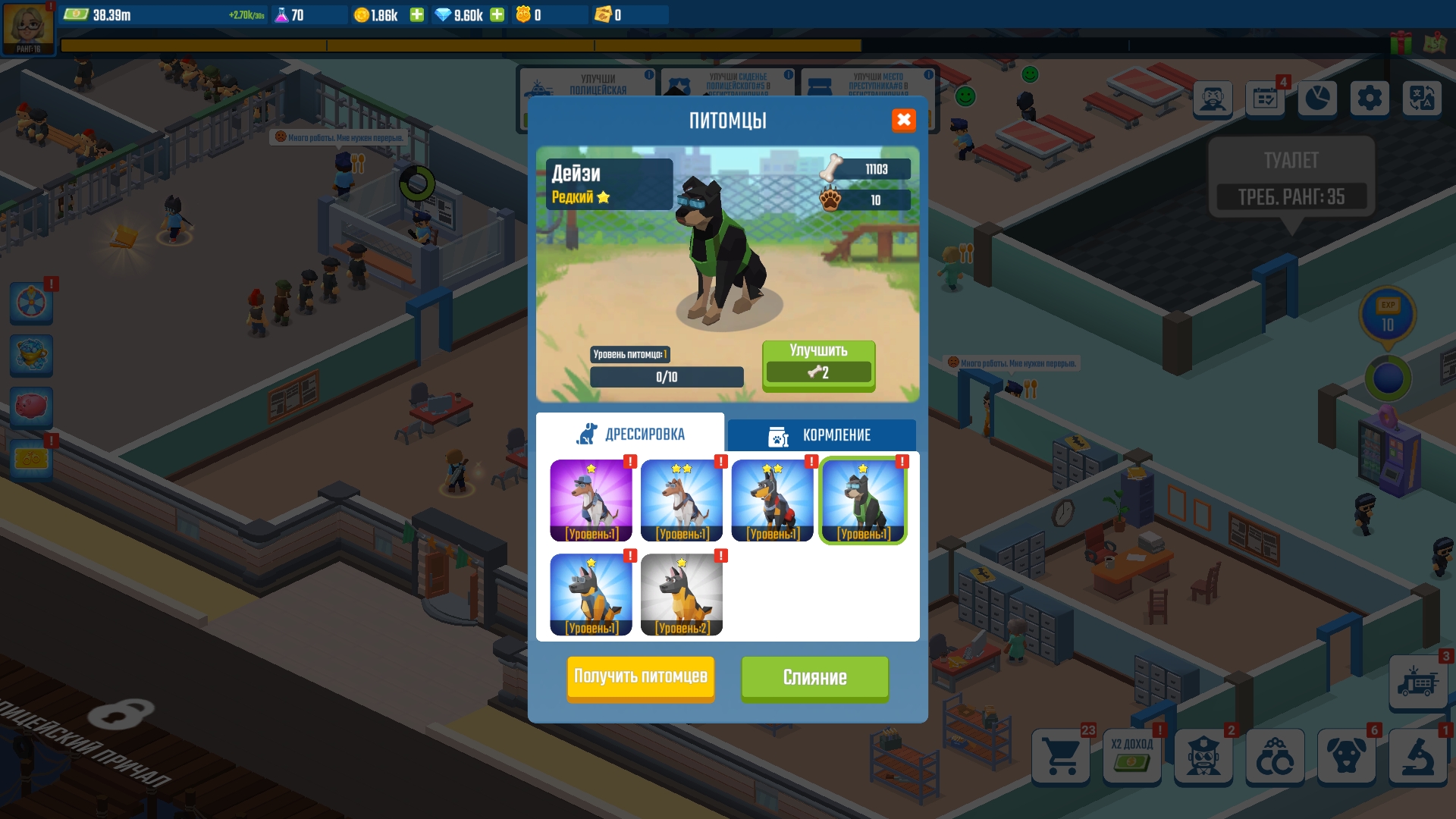Open the task list icon with badge 4
The height and width of the screenshot is (819, 1456).
[x=1266, y=98]
